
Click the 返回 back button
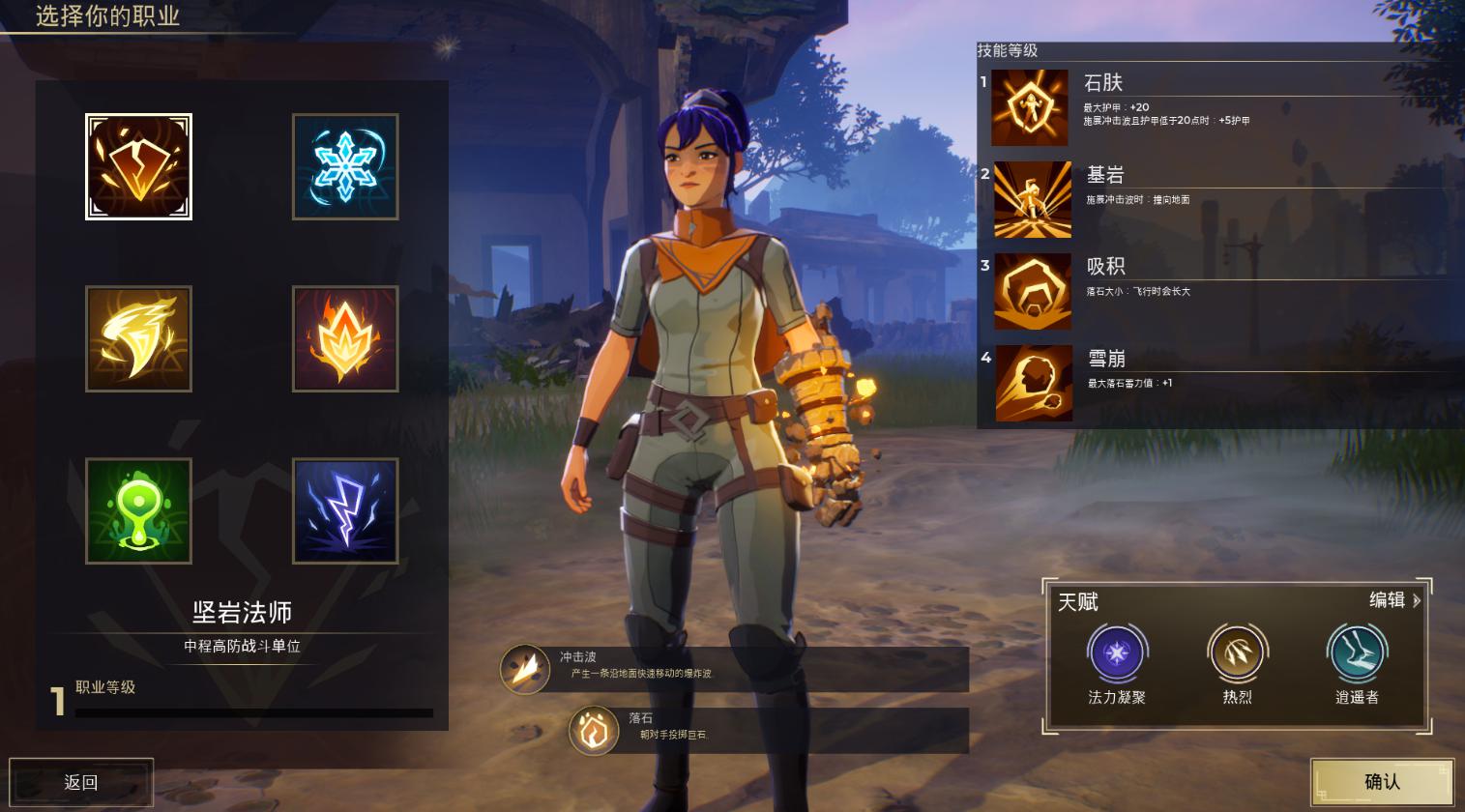(81, 782)
